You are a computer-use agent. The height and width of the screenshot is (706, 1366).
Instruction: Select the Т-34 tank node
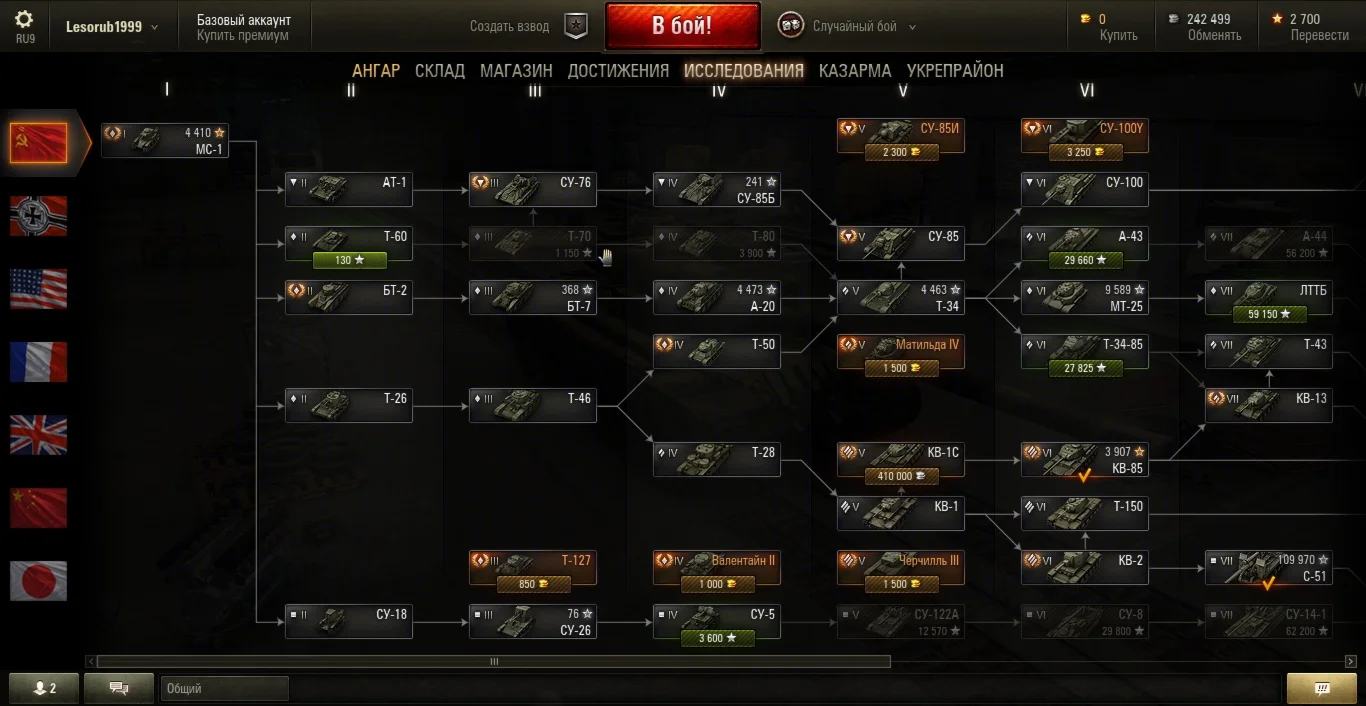click(x=901, y=298)
